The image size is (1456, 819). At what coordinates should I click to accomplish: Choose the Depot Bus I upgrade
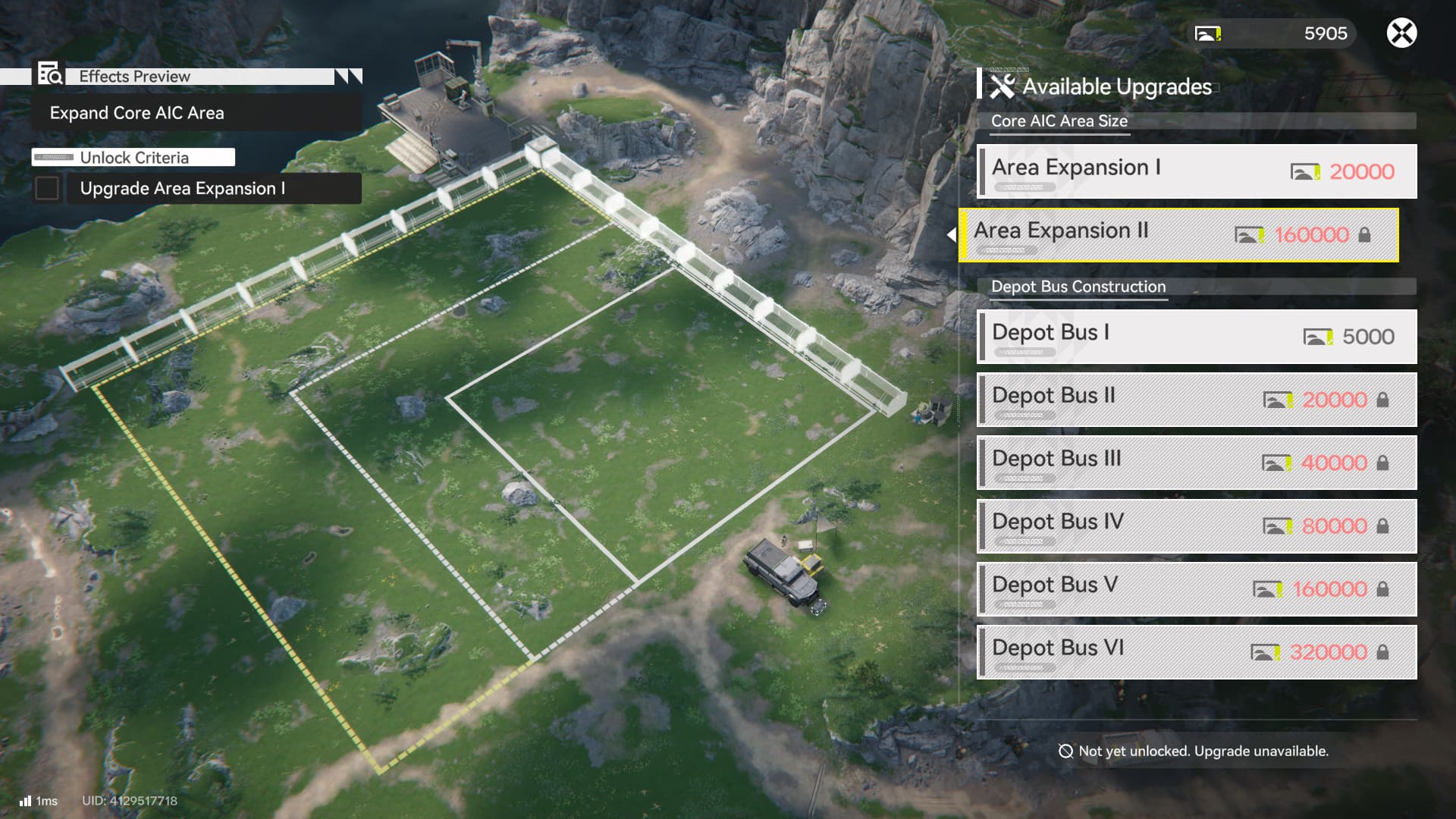click(x=1197, y=336)
